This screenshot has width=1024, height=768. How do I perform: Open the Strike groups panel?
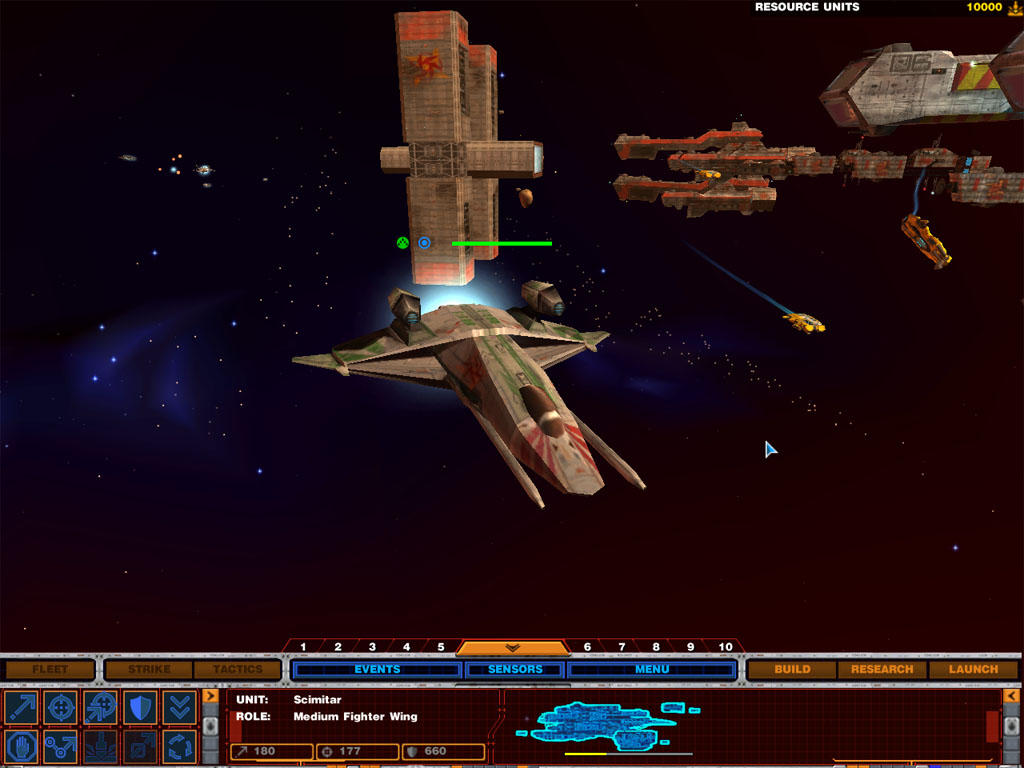[x=149, y=669]
